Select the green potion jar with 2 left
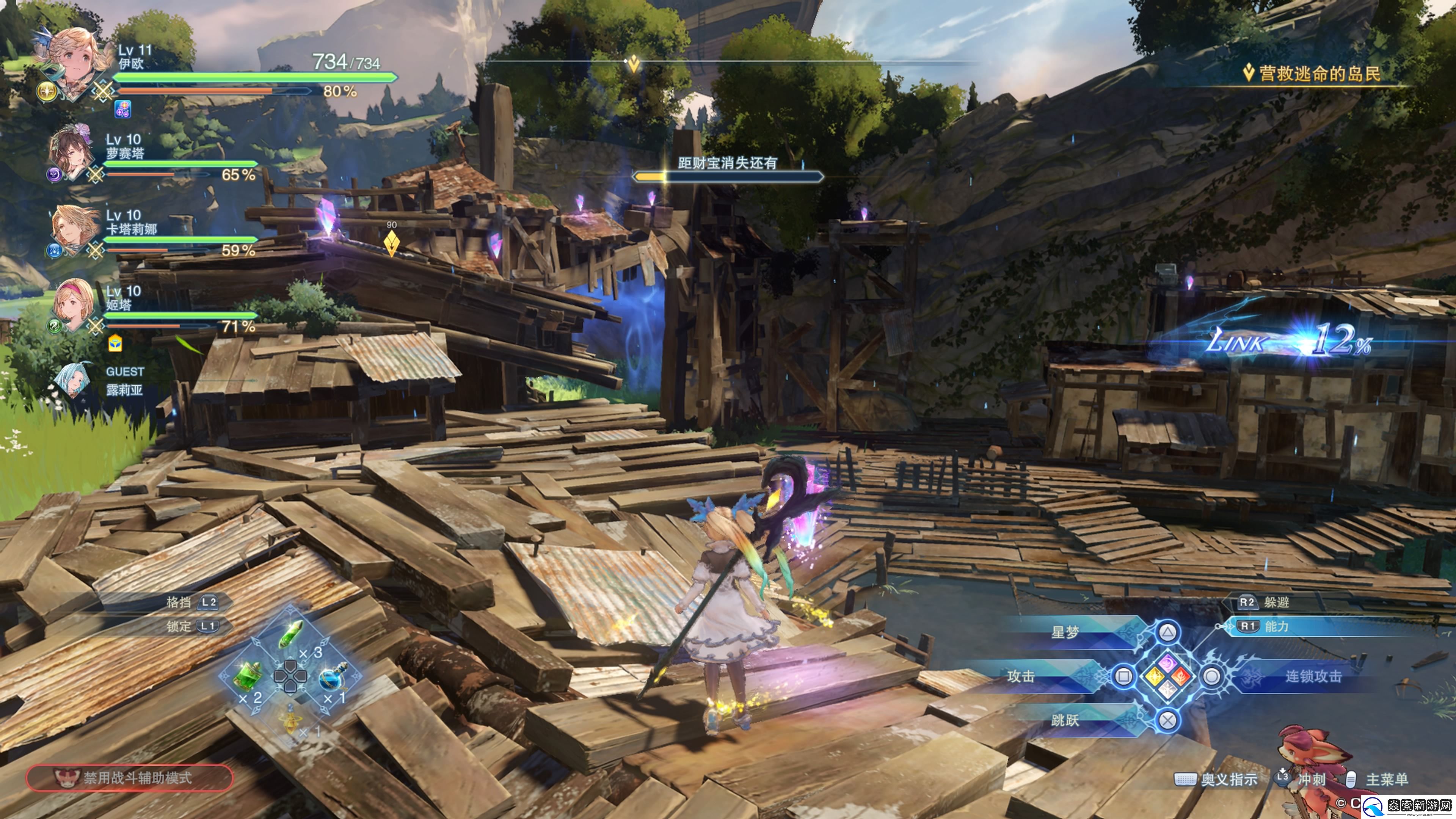Screen dimensions: 1456x819 248,676
